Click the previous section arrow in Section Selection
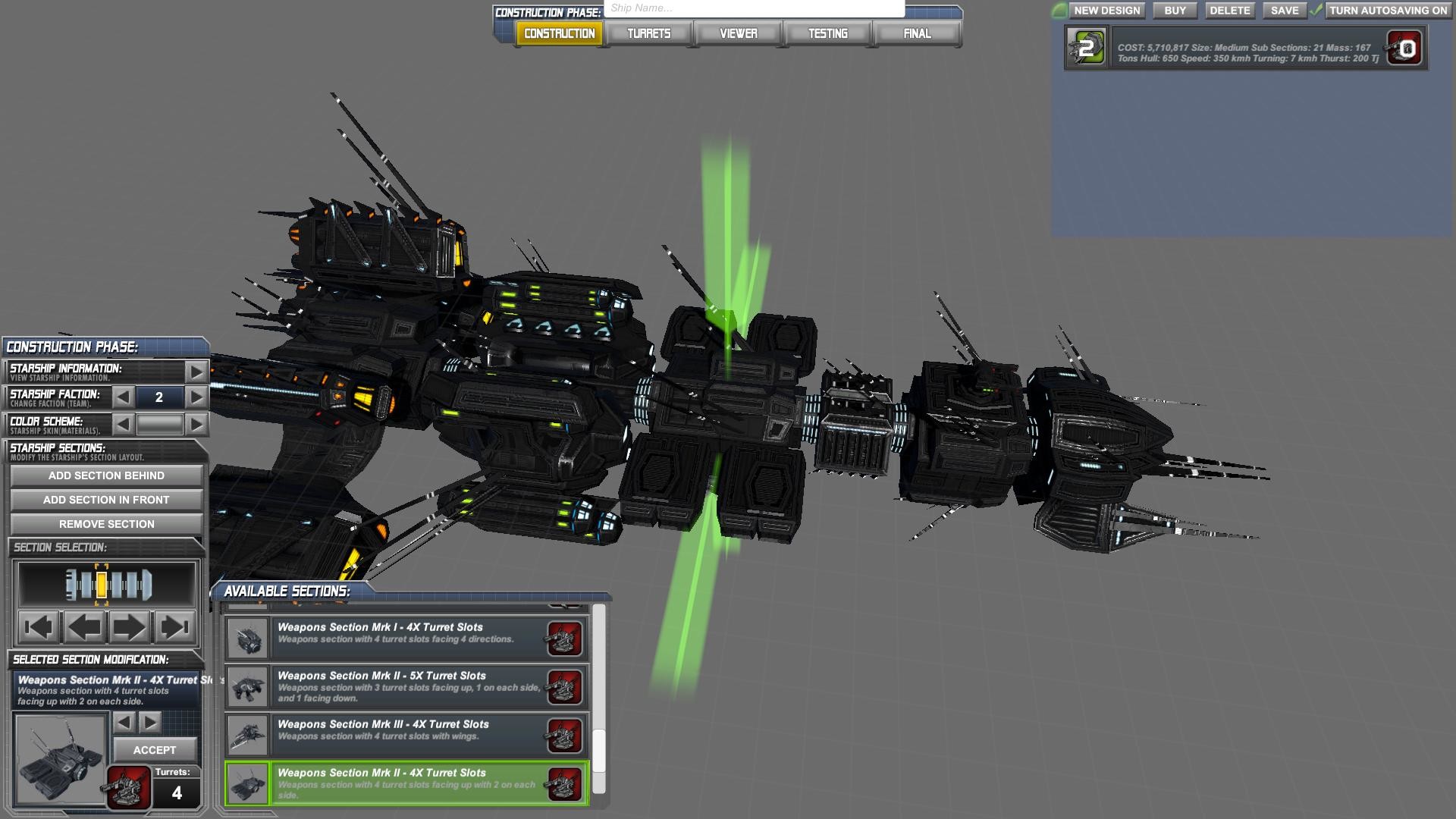The width and height of the screenshot is (1456, 819). coord(82,626)
